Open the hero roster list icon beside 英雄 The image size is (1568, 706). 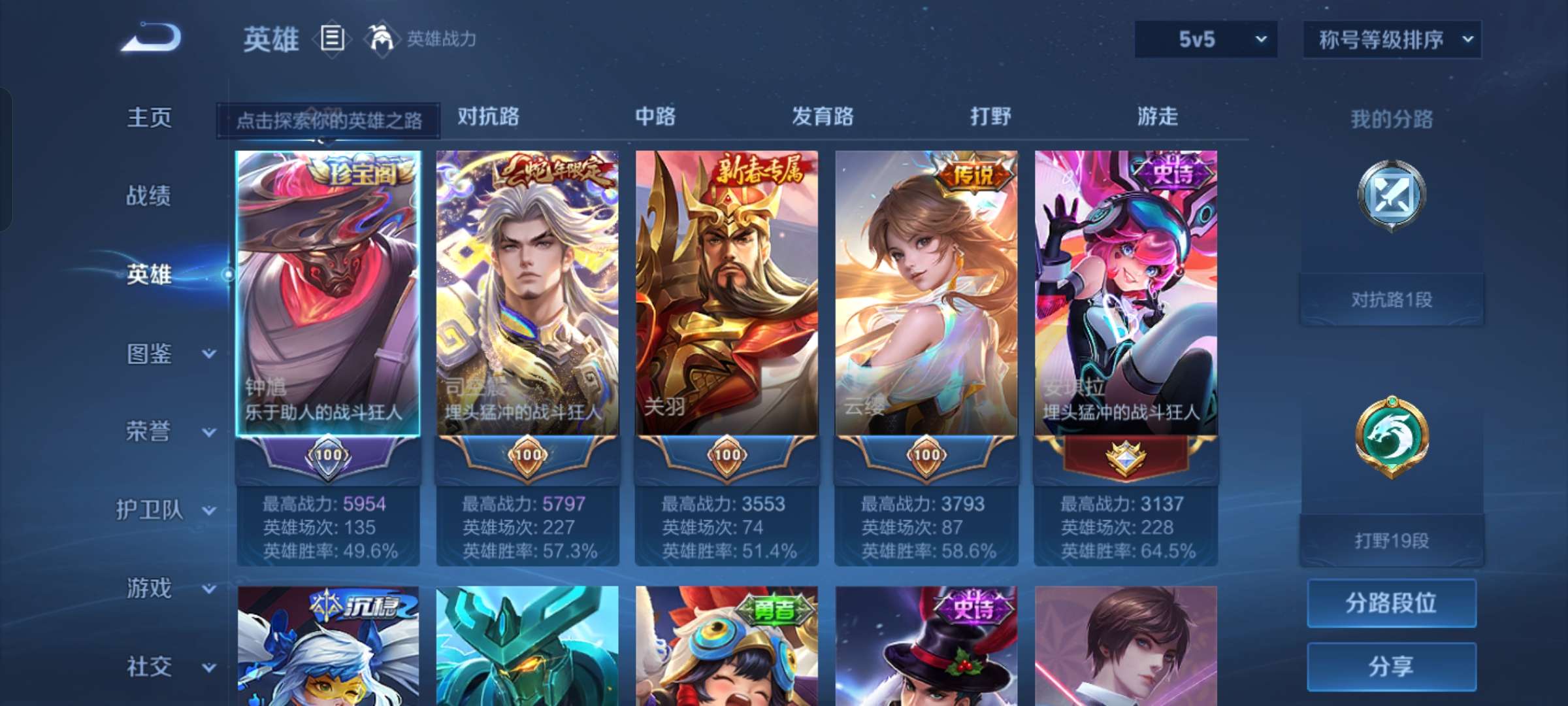(x=332, y=39)
